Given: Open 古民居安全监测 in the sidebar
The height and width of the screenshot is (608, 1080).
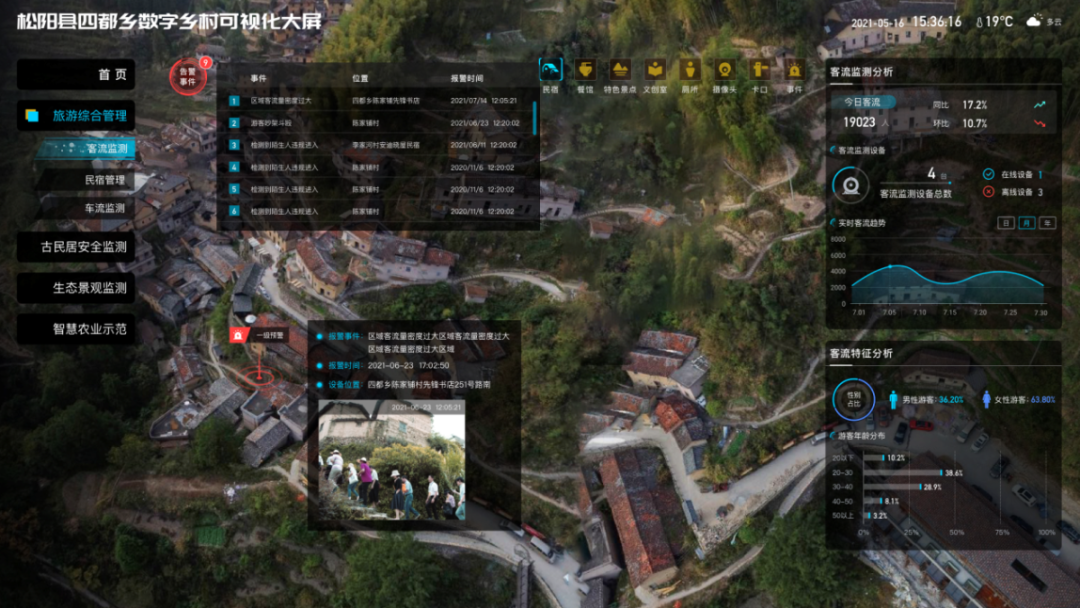Looking at the screenshot, I should click(x=76, y=247).
